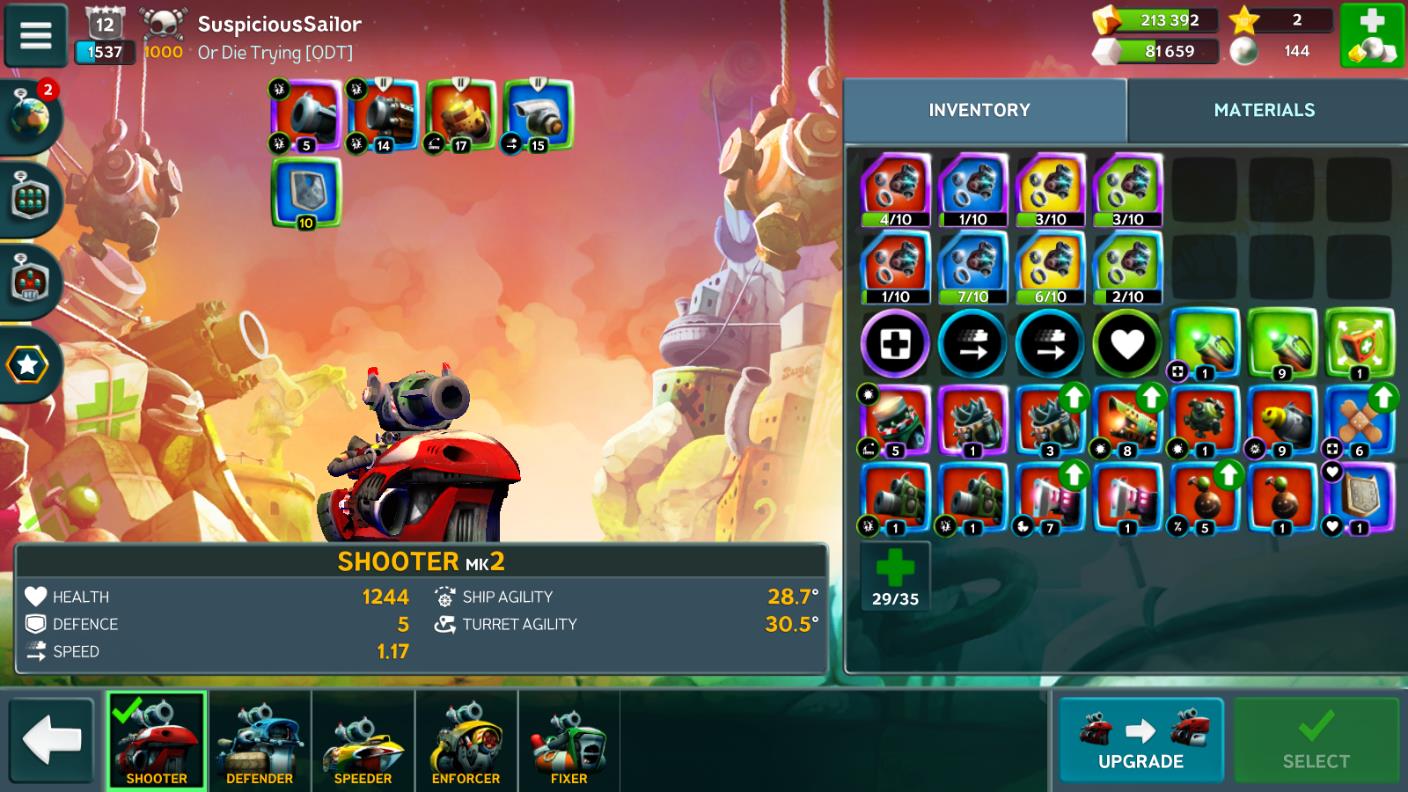The height and width of the screenshot is (792, 1408).
Task: Open the globe icon with notification badge
Action: tap(33, 116)
